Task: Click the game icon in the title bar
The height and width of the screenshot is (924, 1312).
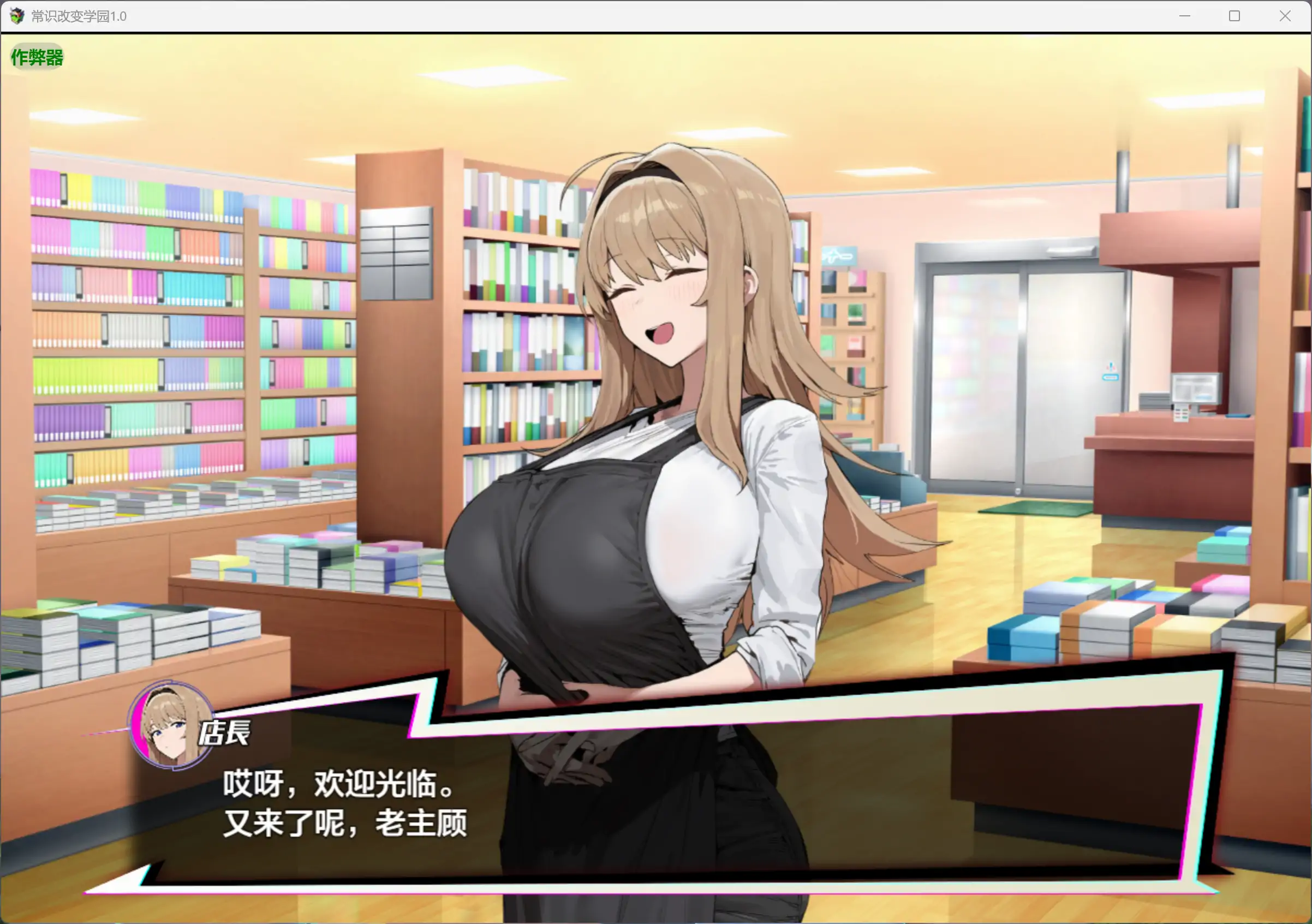Action: pyautogui.click(x=17, y=16)
